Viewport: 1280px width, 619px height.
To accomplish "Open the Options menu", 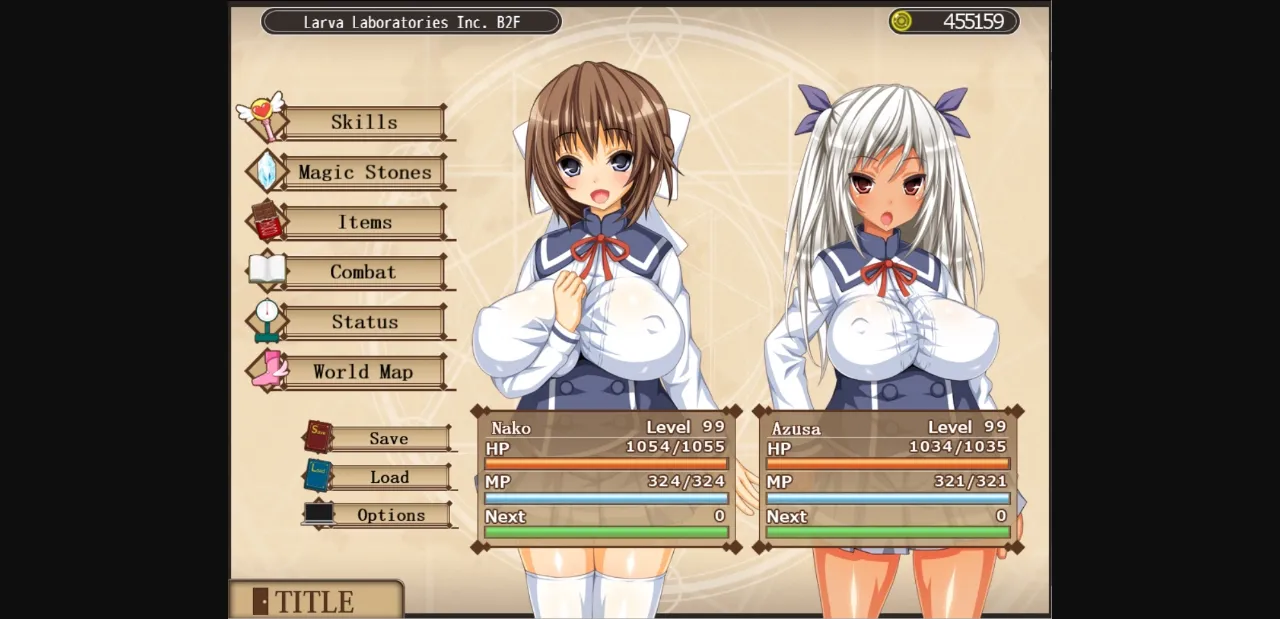I will click(390, 515).
